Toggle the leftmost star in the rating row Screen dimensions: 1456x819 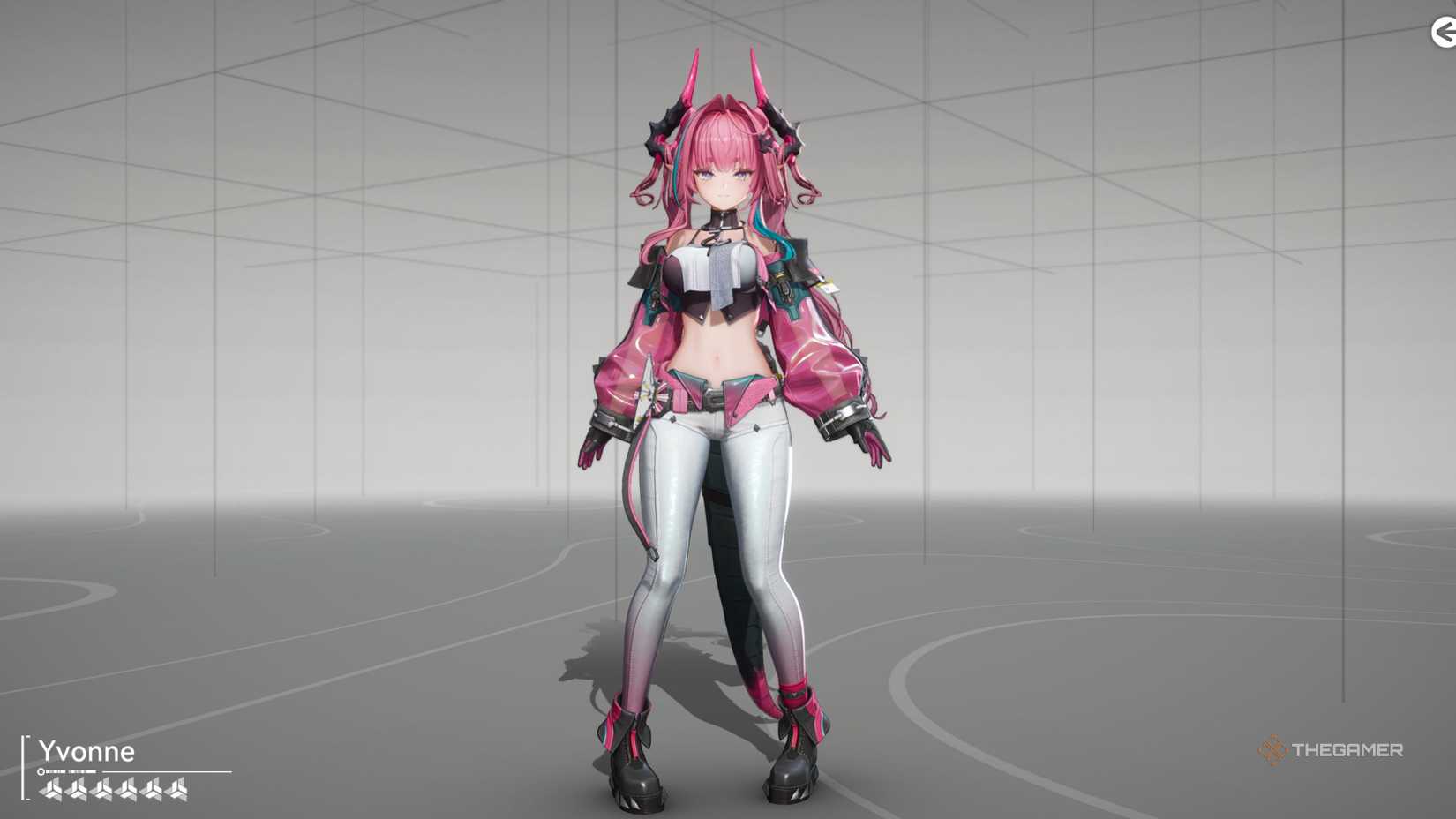coord(51,790)
